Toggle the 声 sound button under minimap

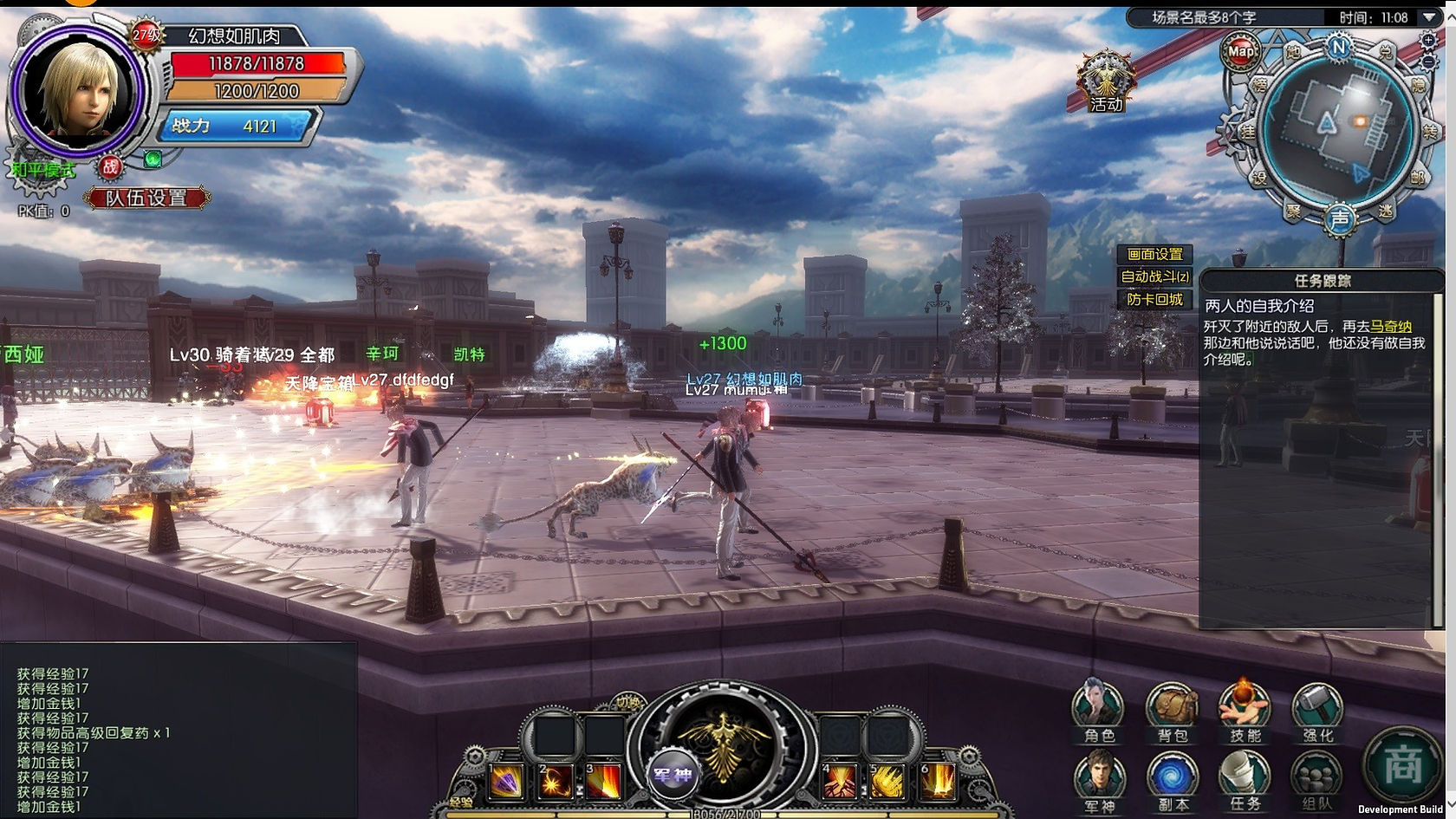point(1340,219)
